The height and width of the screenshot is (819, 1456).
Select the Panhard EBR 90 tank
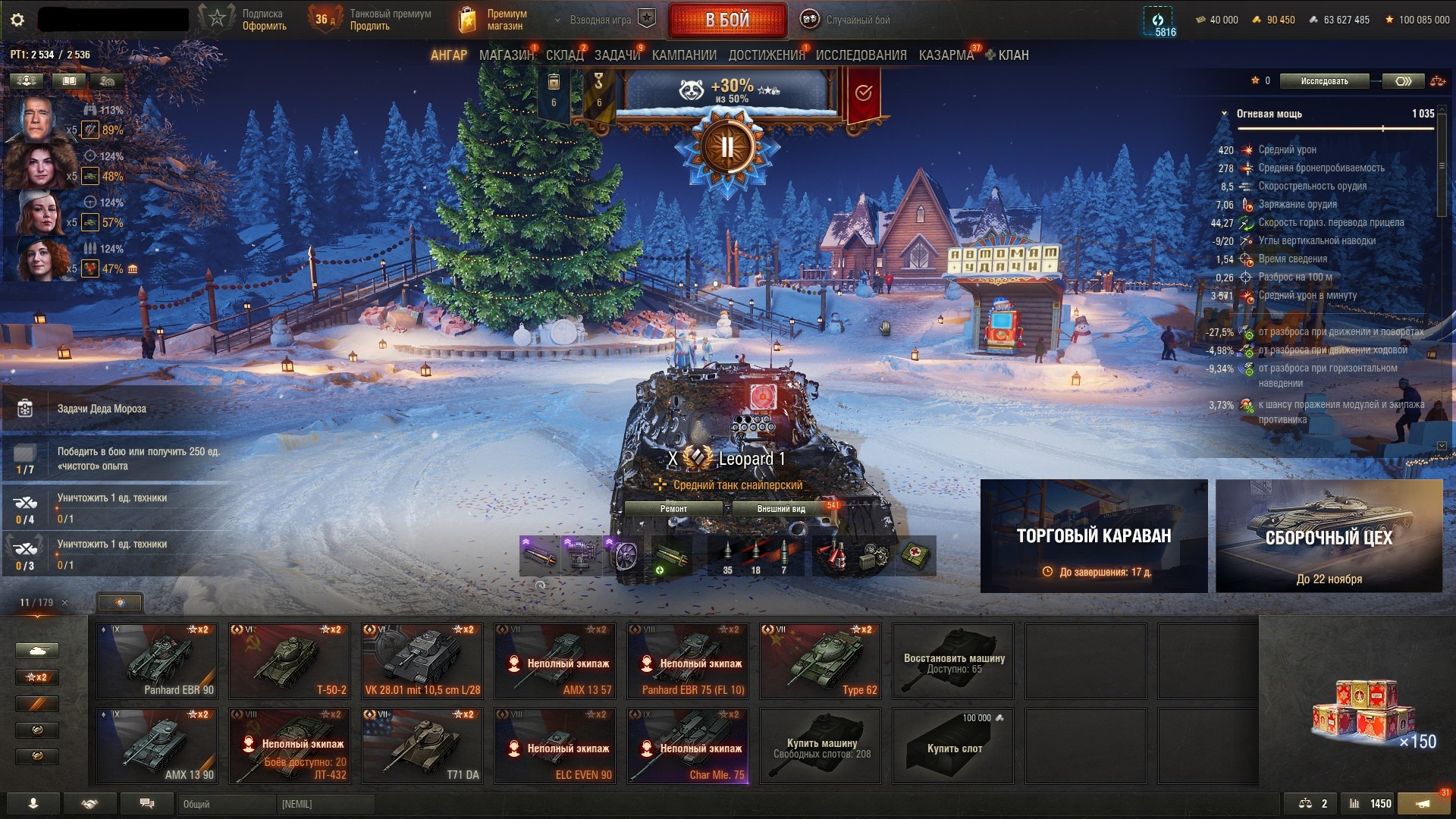coord(158,661)
